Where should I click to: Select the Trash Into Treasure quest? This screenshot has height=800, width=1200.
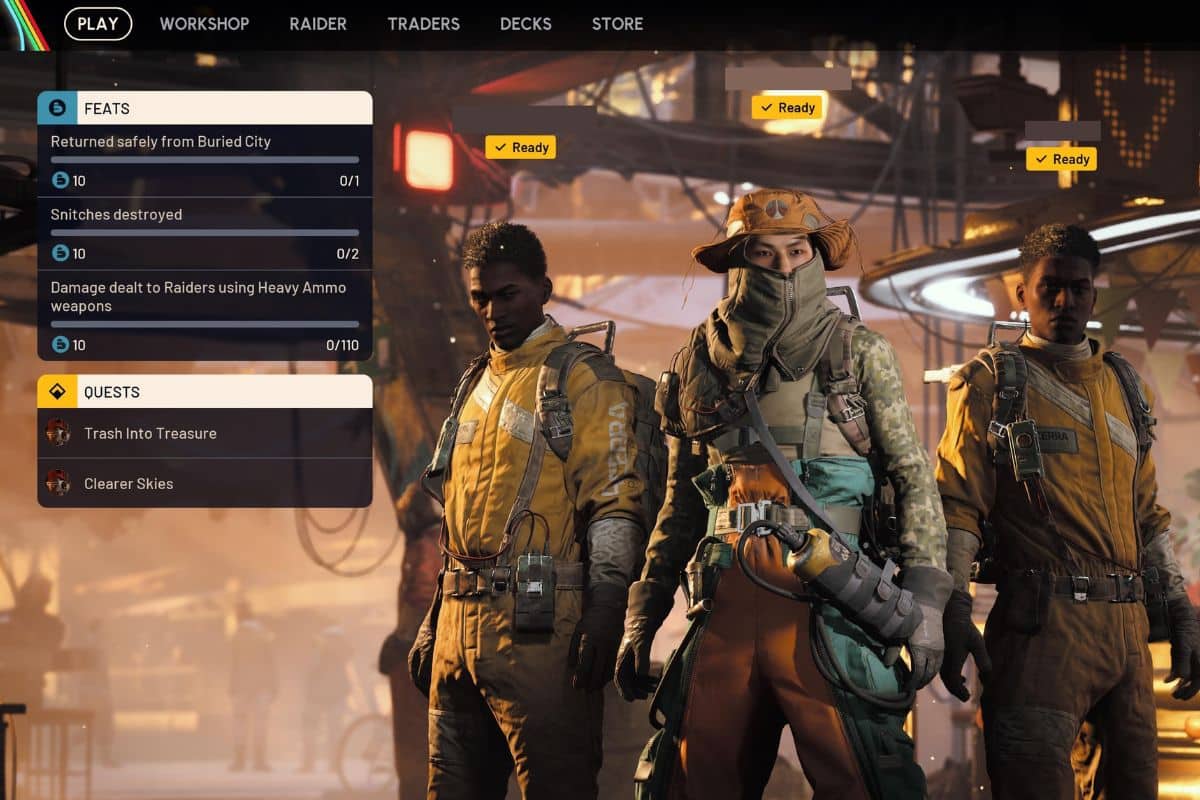coord(205,433)
